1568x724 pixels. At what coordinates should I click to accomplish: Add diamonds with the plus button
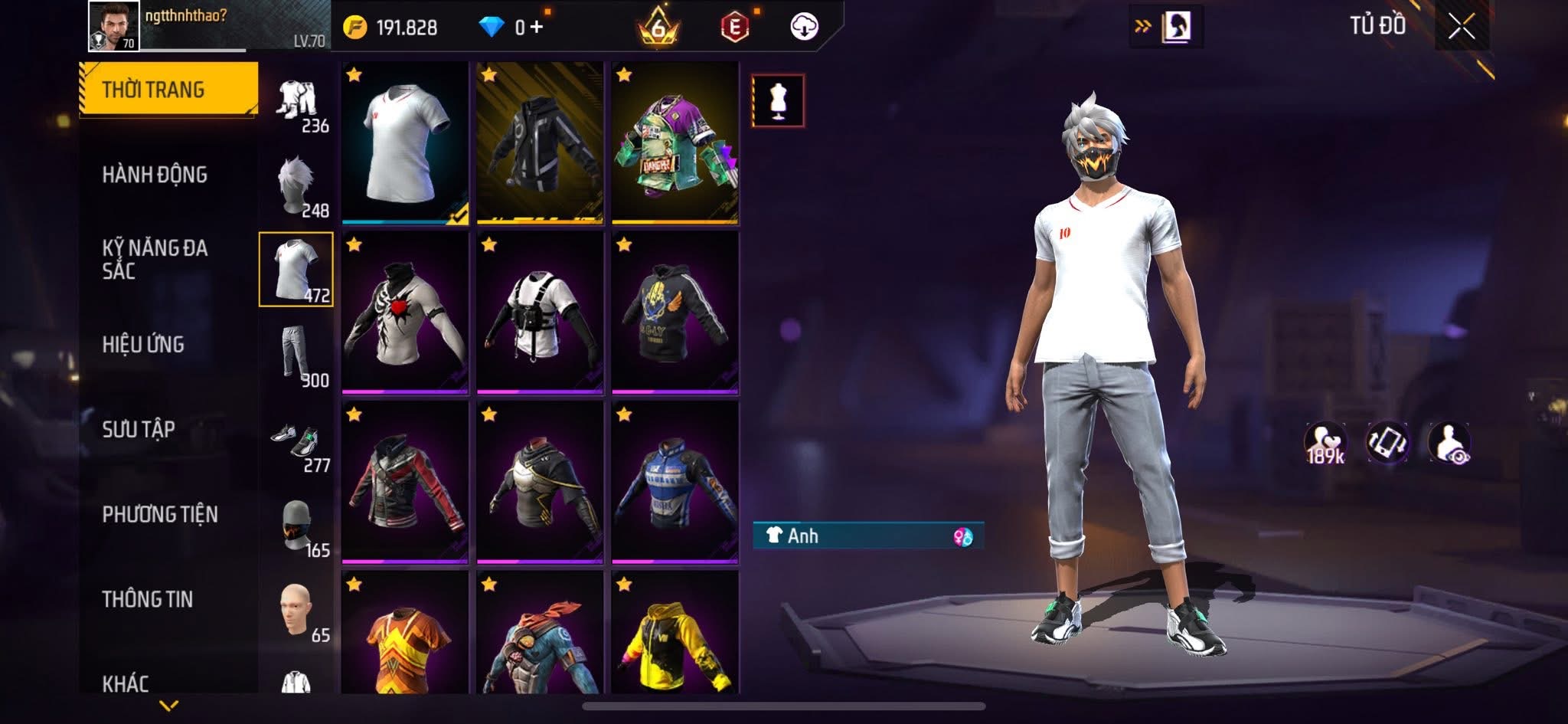[x=536, y=28]
